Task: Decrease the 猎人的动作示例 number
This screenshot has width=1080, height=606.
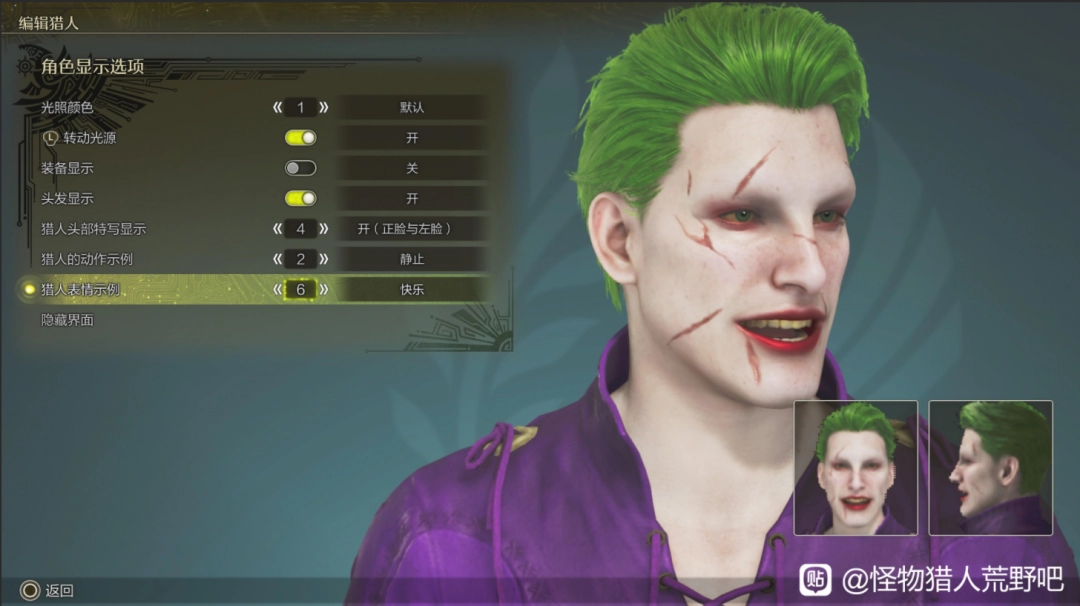Action: (x=278, y=259)
